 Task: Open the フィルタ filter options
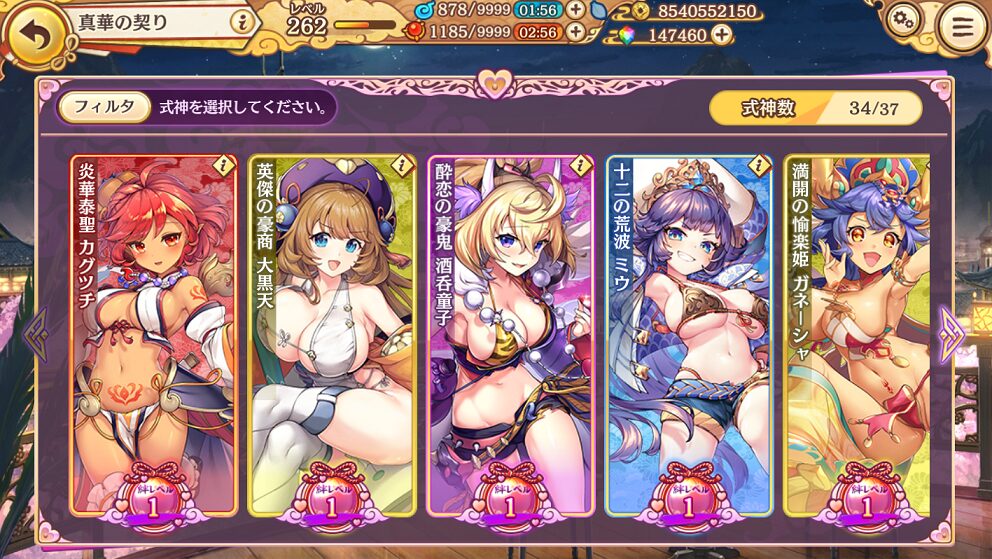coord(104,107)
